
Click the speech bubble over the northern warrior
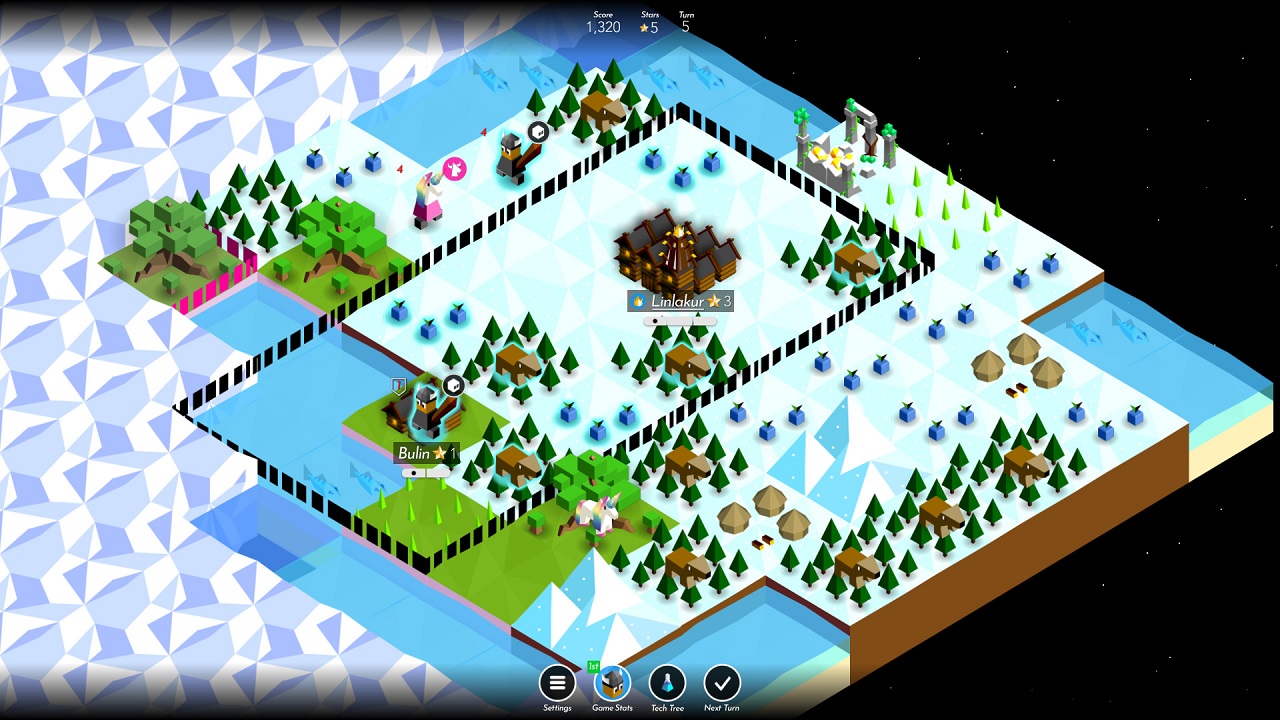pos(537,131)
